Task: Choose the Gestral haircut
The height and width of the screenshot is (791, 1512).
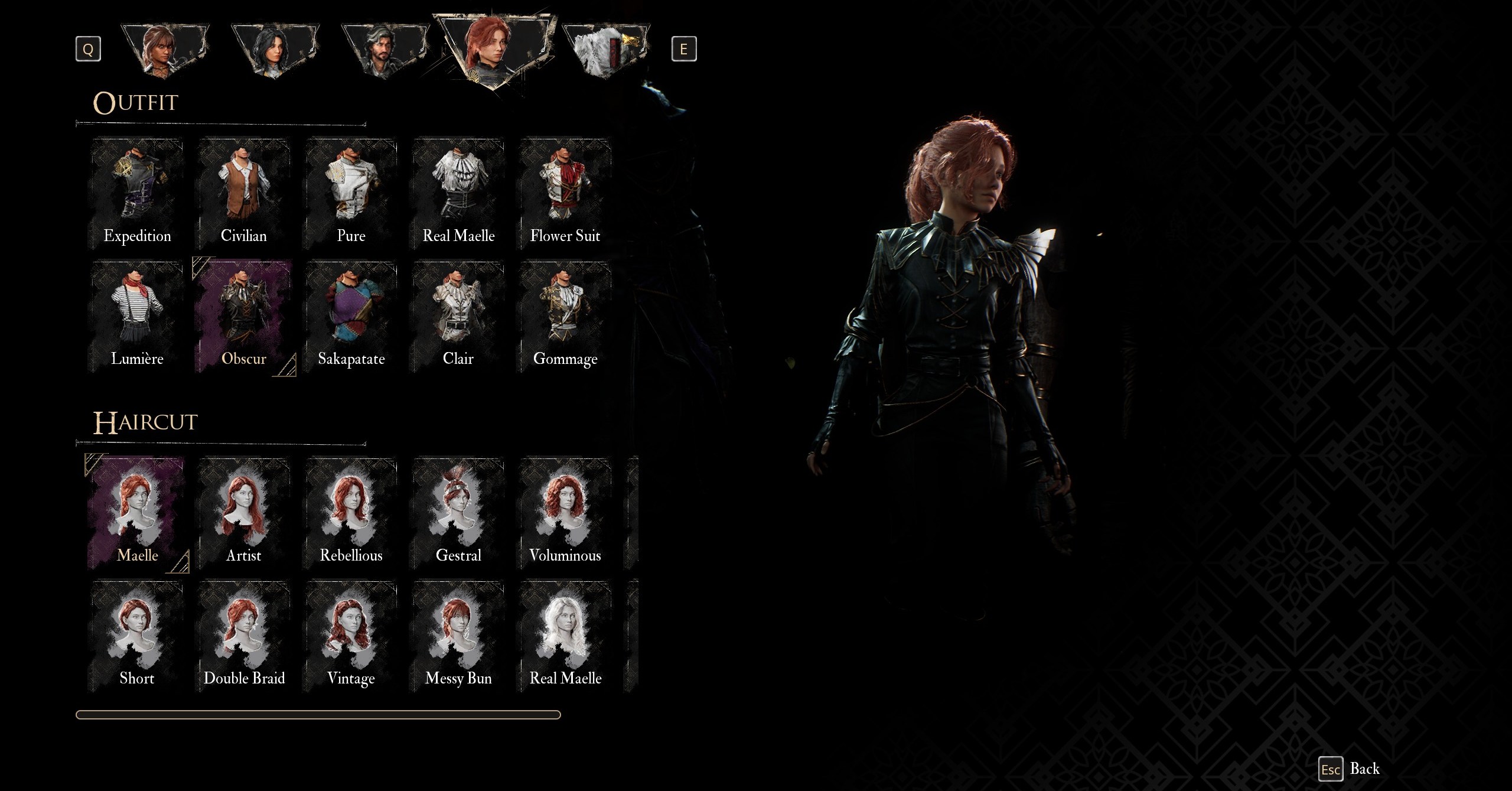Action: coord(458,513)
